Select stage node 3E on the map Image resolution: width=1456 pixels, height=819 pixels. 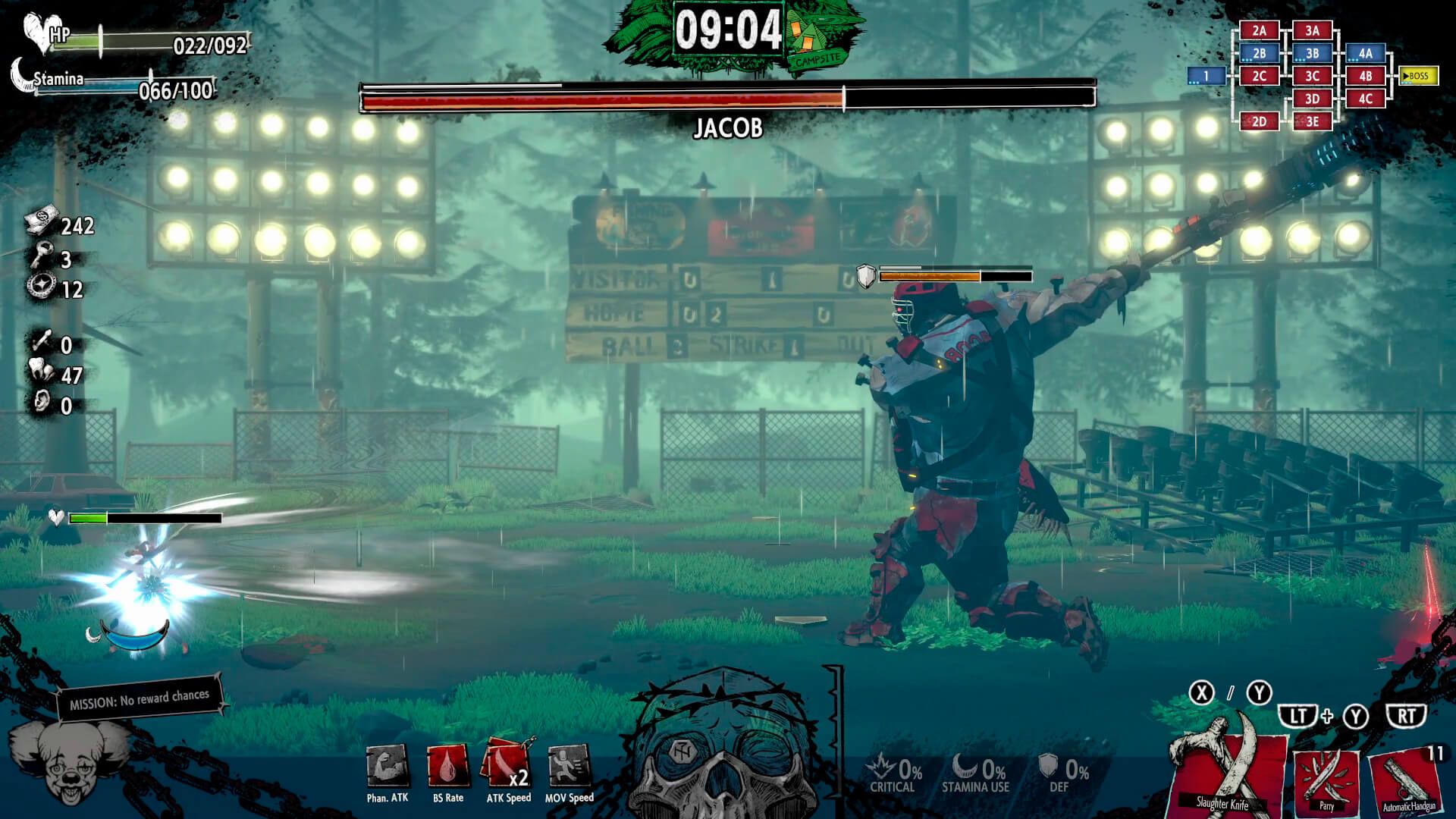tap(1313, 121)
